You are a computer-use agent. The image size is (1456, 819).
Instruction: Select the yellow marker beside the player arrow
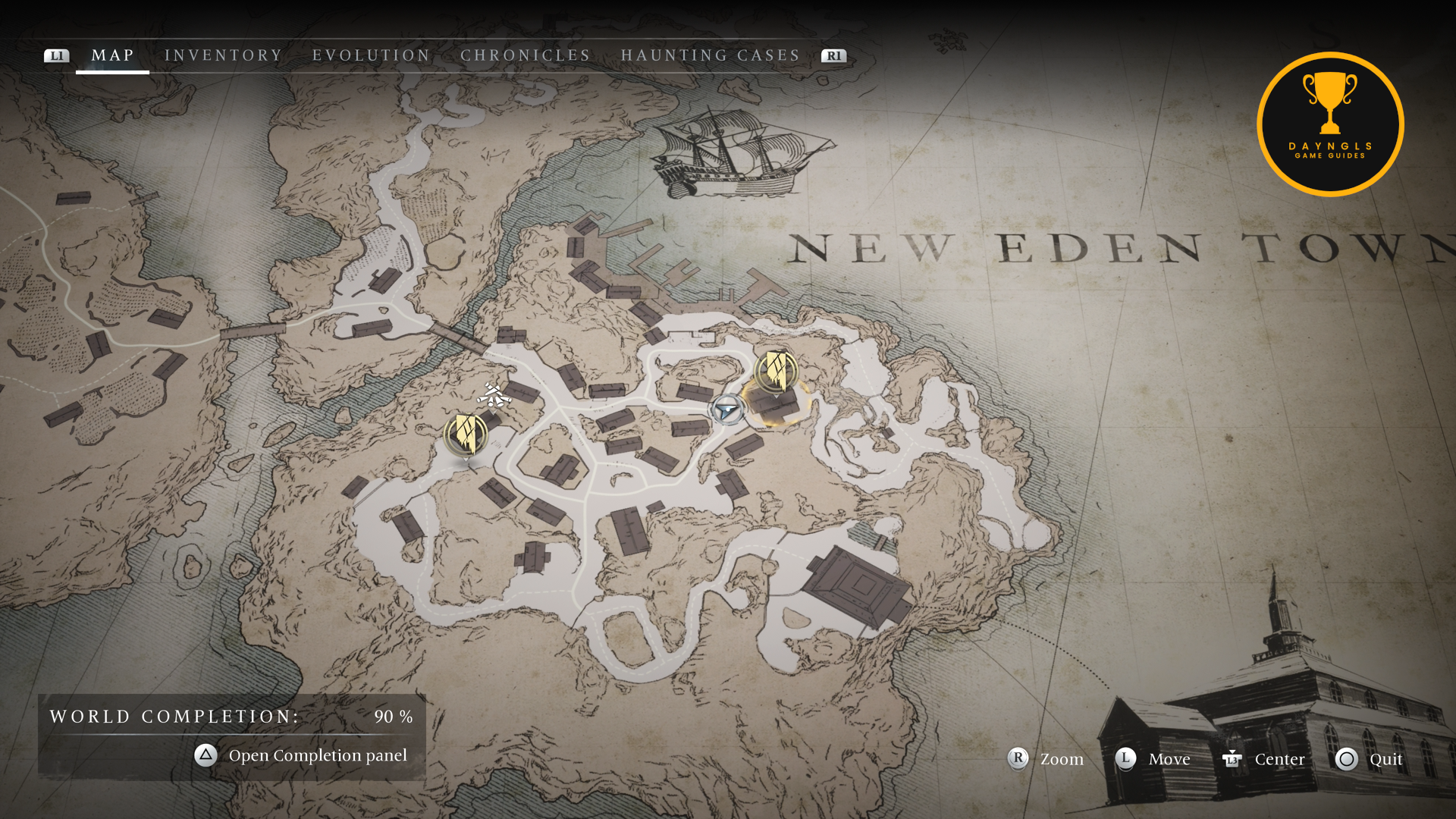(776, 370)
